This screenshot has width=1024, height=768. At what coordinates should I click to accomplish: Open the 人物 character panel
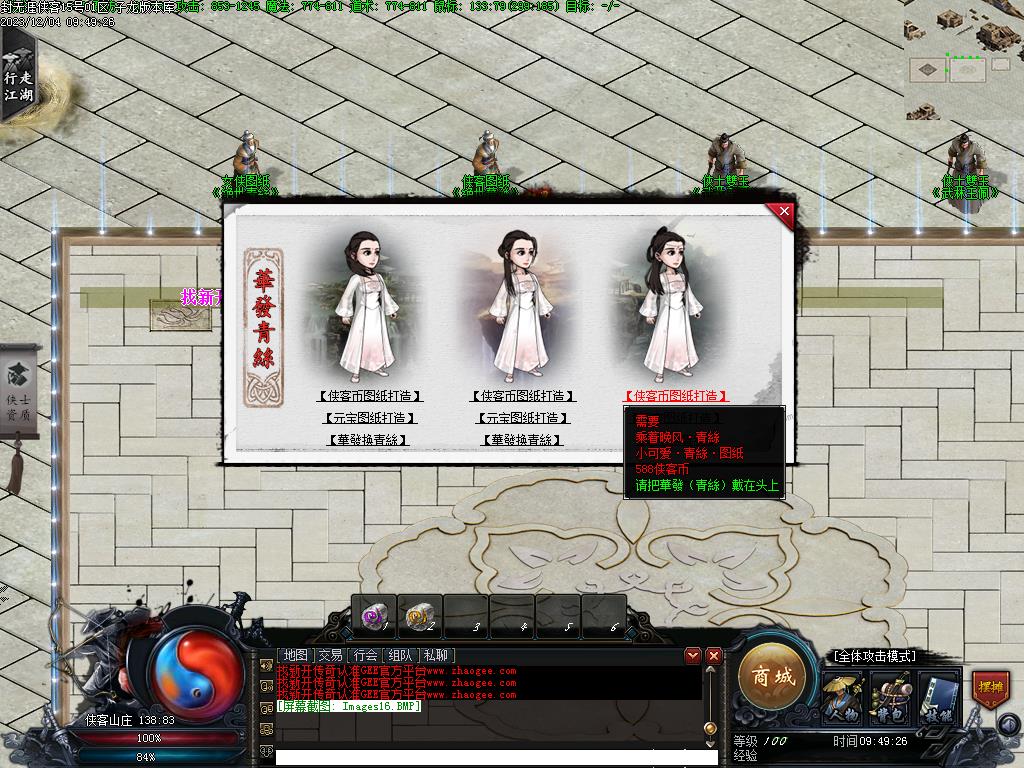[841, 697]
